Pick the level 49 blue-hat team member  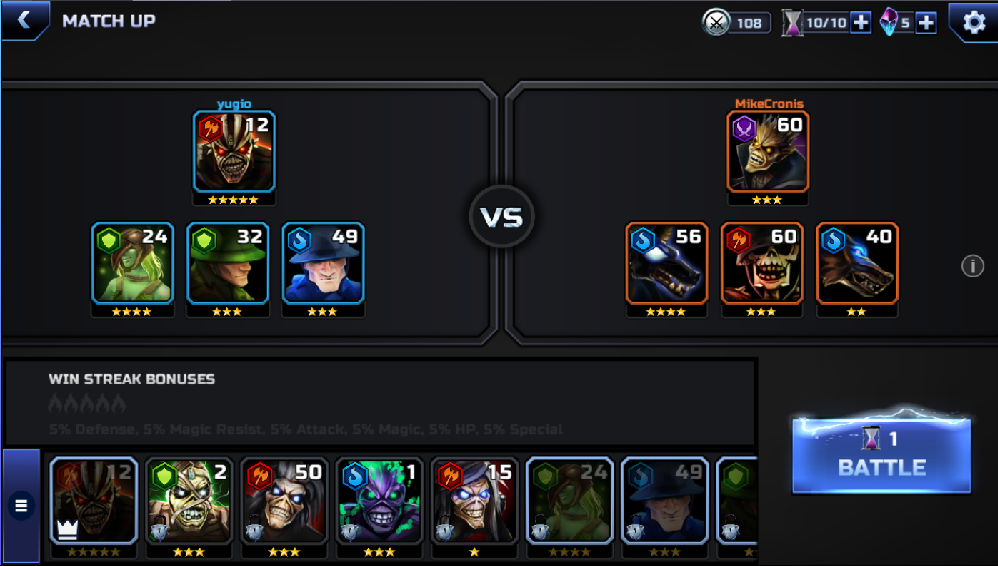(x=322, y=263)
